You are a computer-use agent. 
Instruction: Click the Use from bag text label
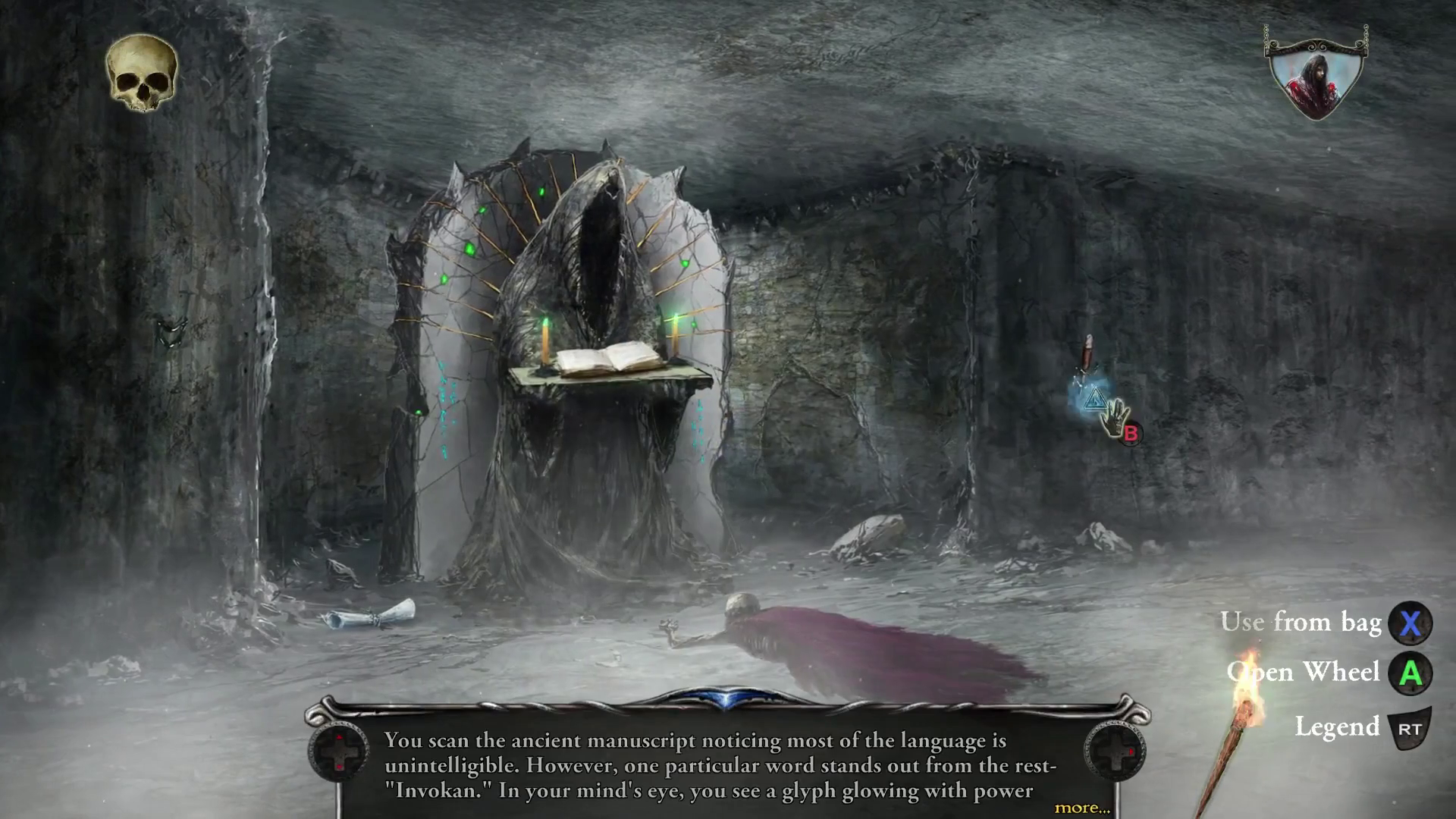coord(1303,623)
